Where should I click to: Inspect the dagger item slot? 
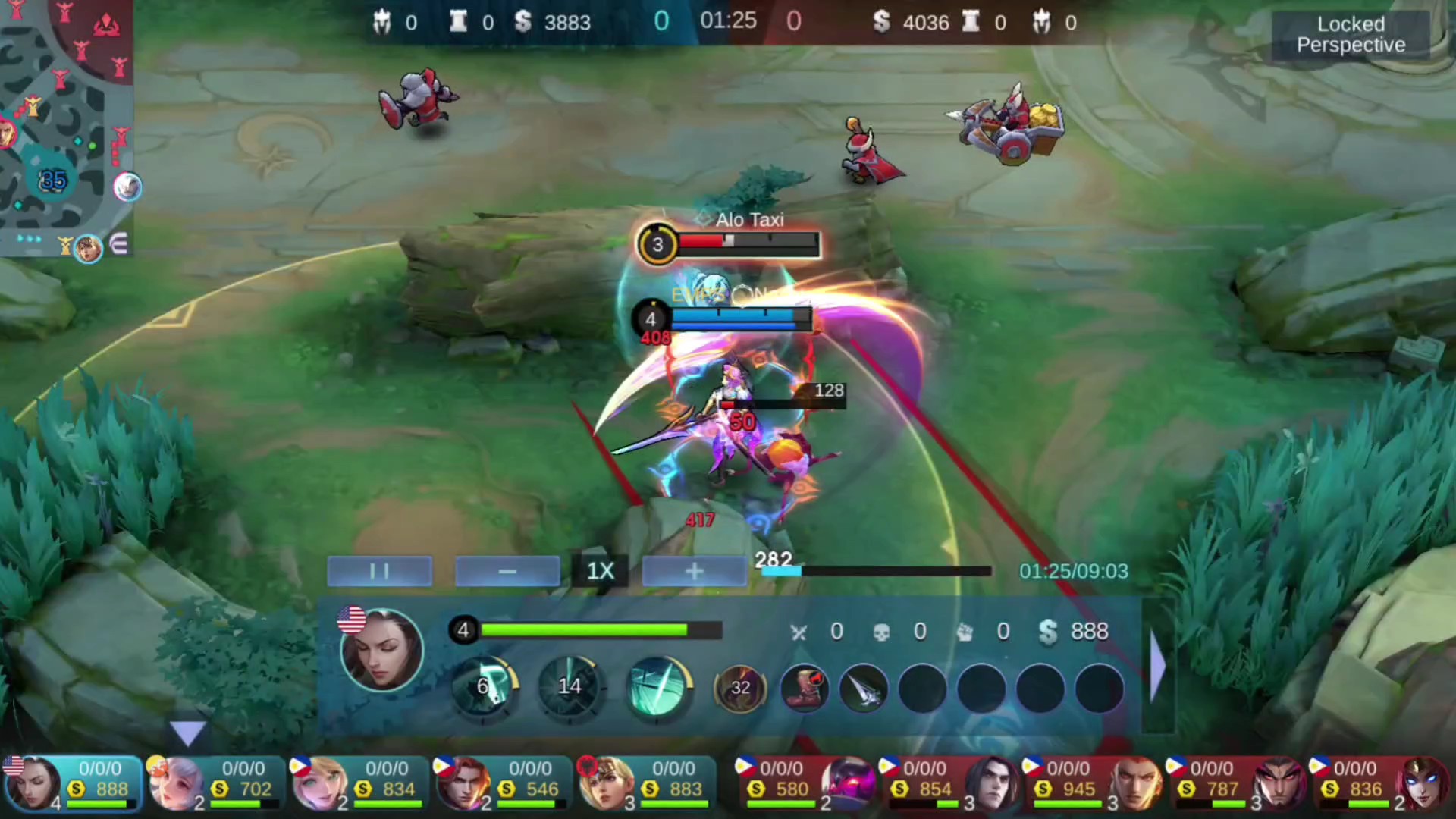click(x=863, y=689)
